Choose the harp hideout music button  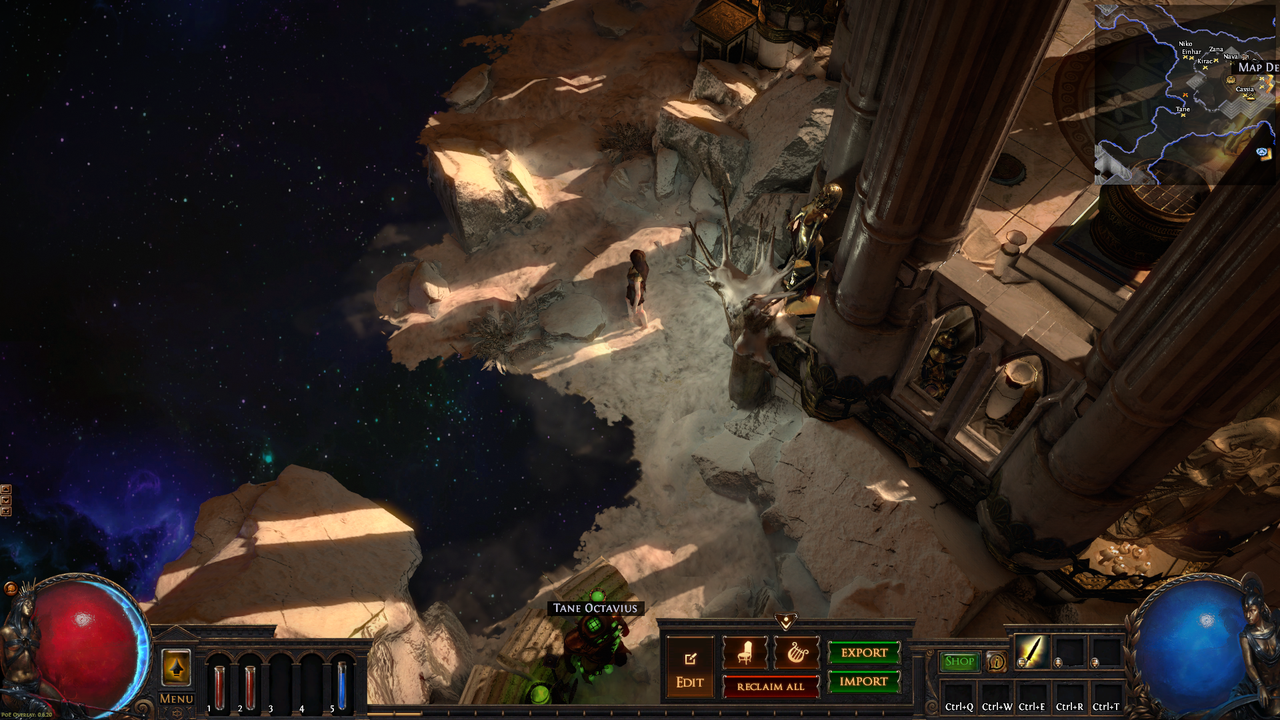[796, 653]
